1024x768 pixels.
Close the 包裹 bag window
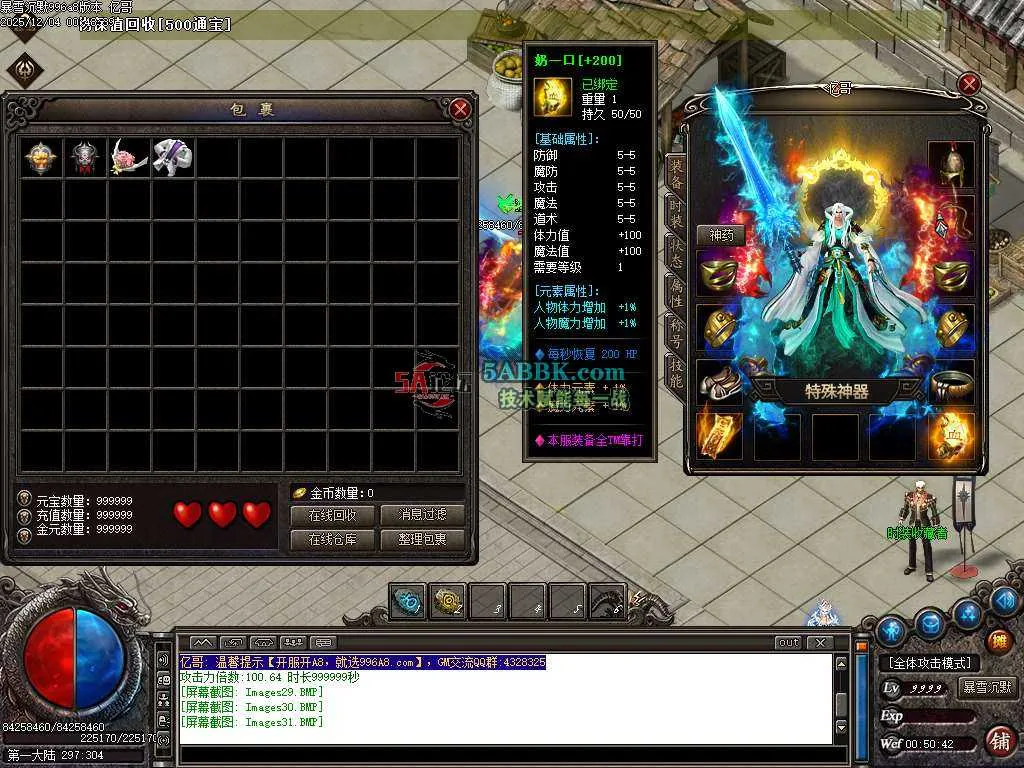[x=460, y=109]
